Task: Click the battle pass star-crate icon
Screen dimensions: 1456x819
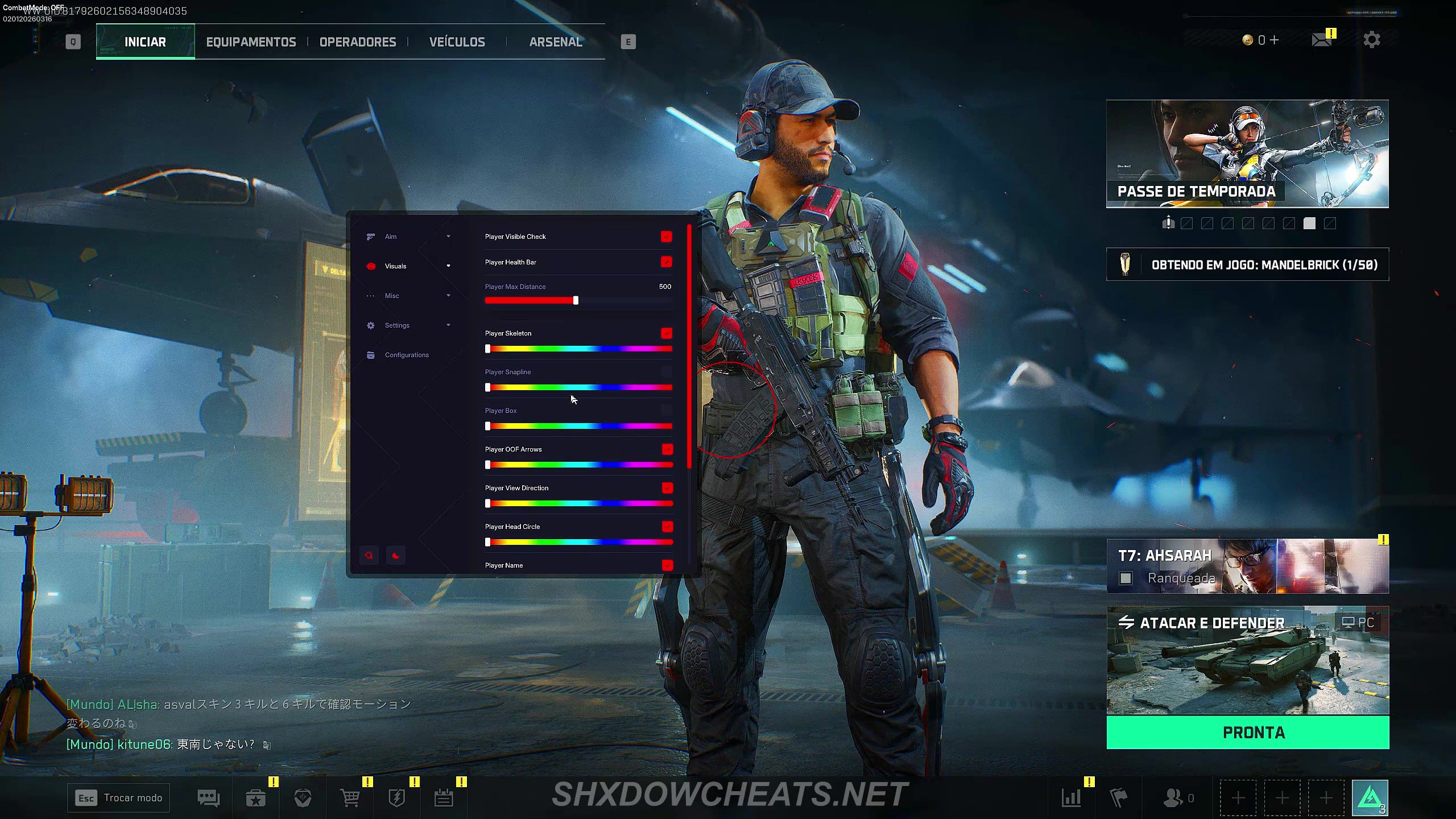Action: click(x=255, y=797)
